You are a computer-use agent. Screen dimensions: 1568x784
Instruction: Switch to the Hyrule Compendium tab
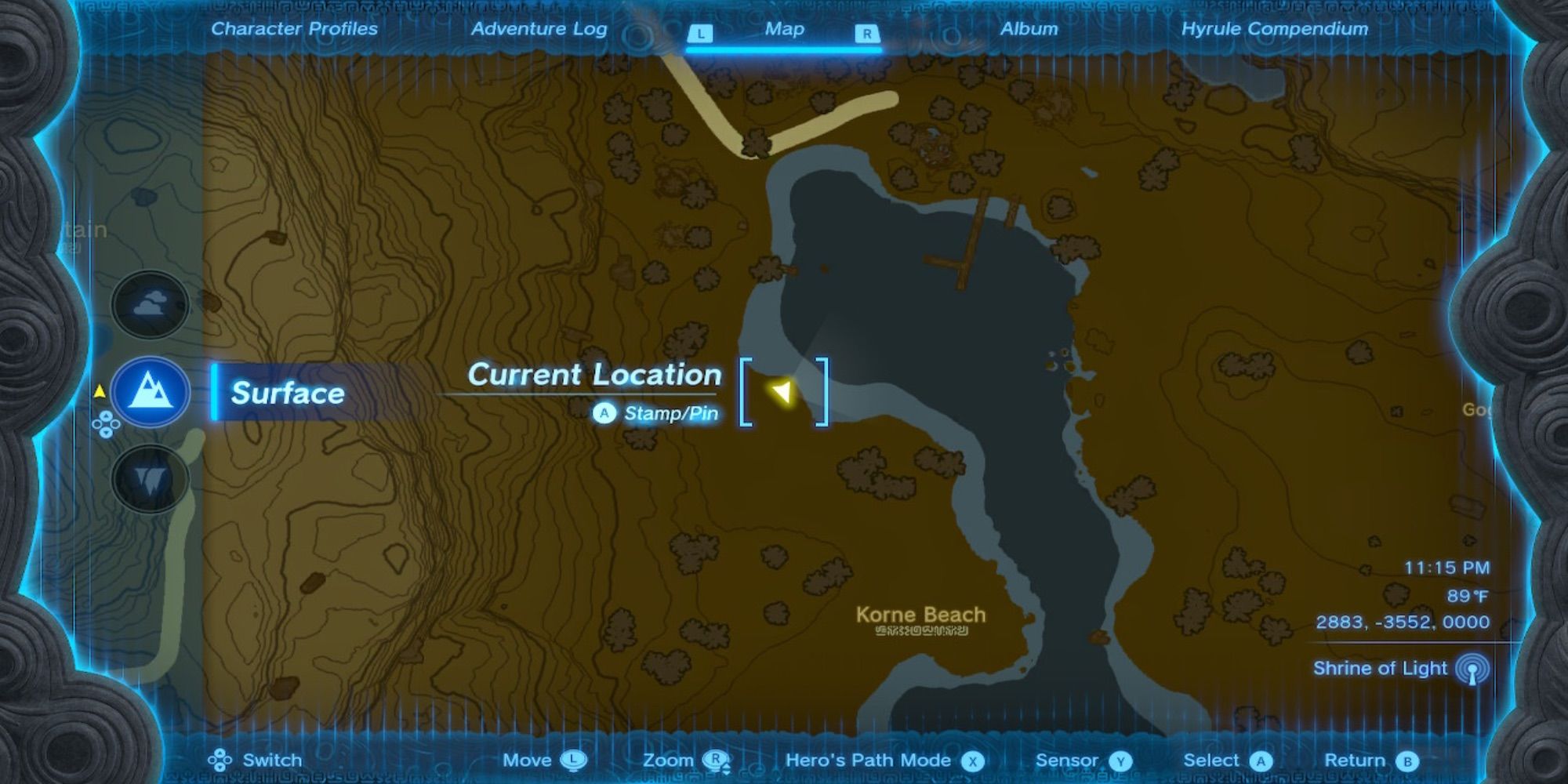coord(1275,29)
